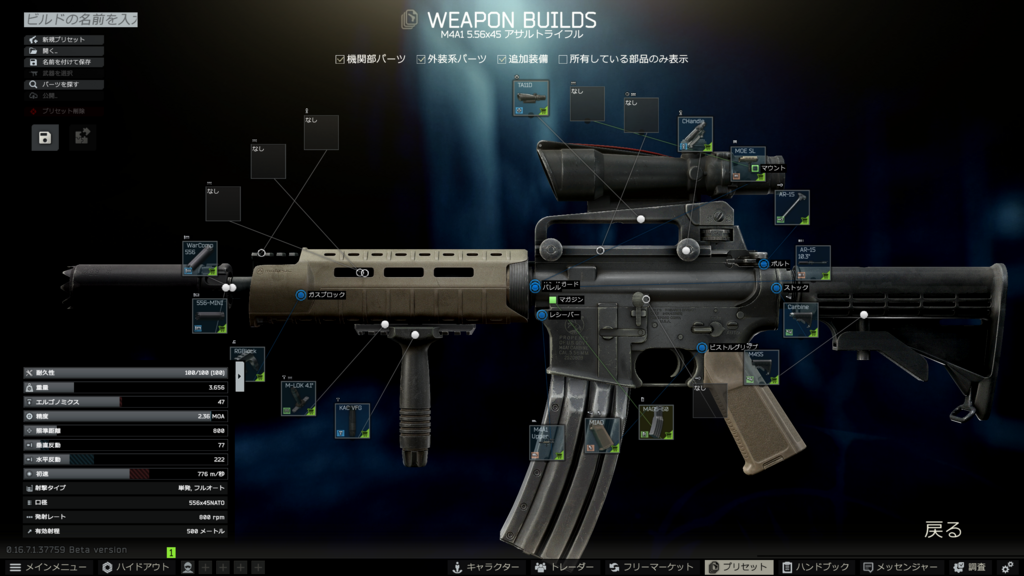Click the build name input field
Viewport: 1024px width, 576px height.
click(x=80, y=19)
